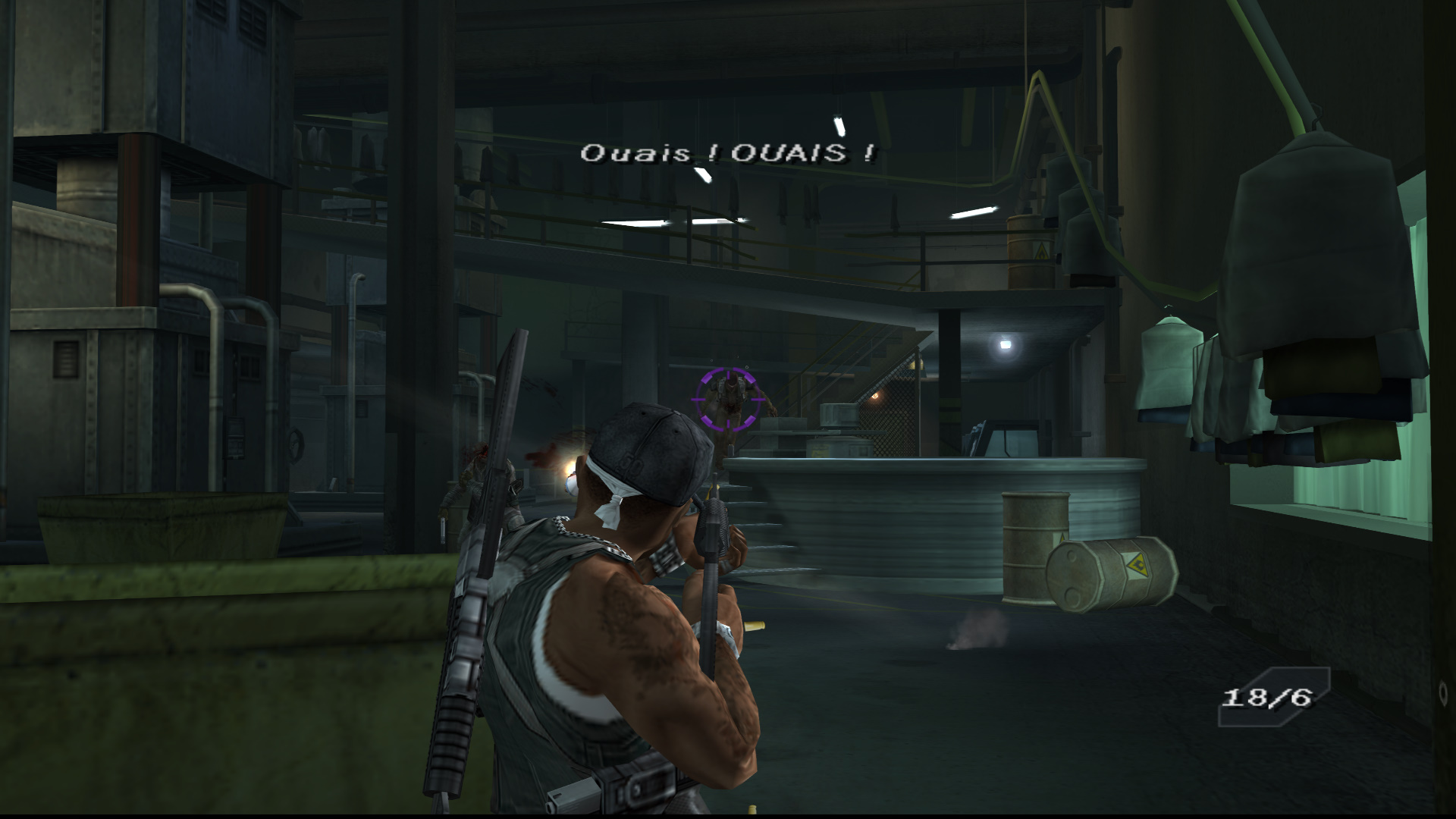Click the character's backwards baseball cap
Image resolution: width=1456 pixels, height=819 pixels.
(648, 447)
